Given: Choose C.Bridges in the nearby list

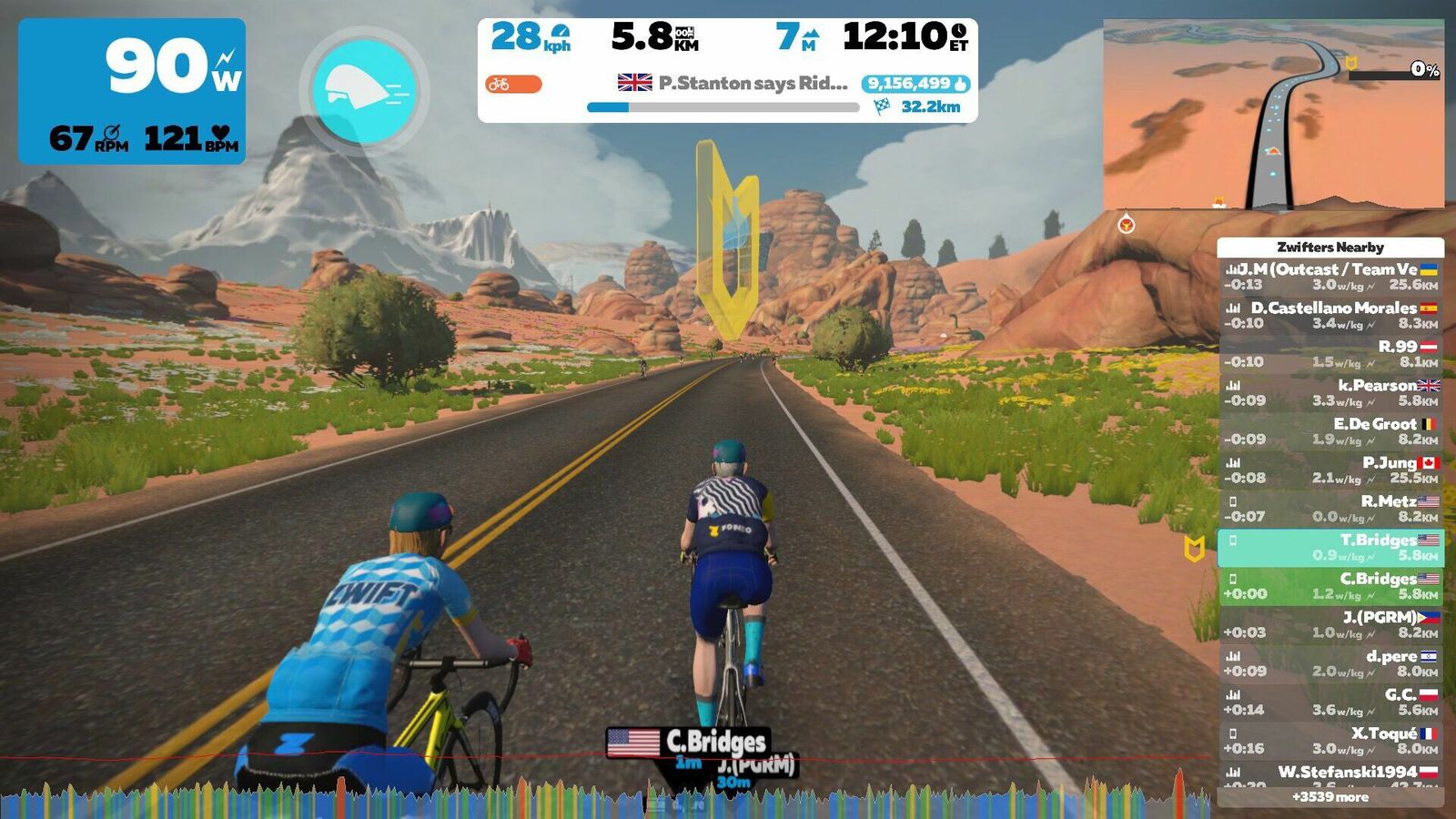Looking at the screenshot, I should [x=1330, y=586].
